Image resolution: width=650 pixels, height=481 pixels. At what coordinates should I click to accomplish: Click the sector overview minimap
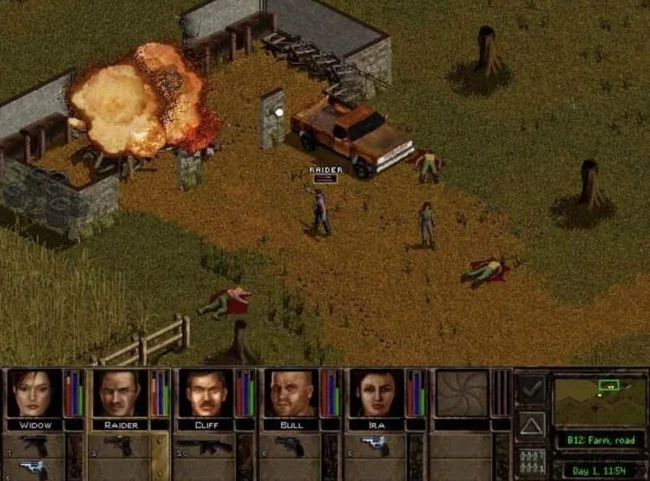click(x=600, y=399)
